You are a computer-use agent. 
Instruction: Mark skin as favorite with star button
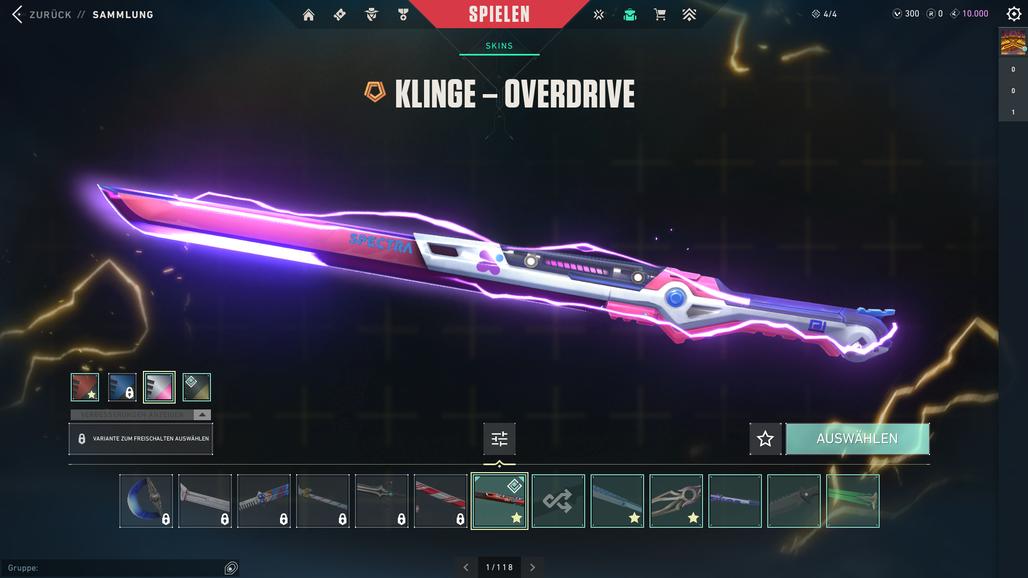pos(765,438)
